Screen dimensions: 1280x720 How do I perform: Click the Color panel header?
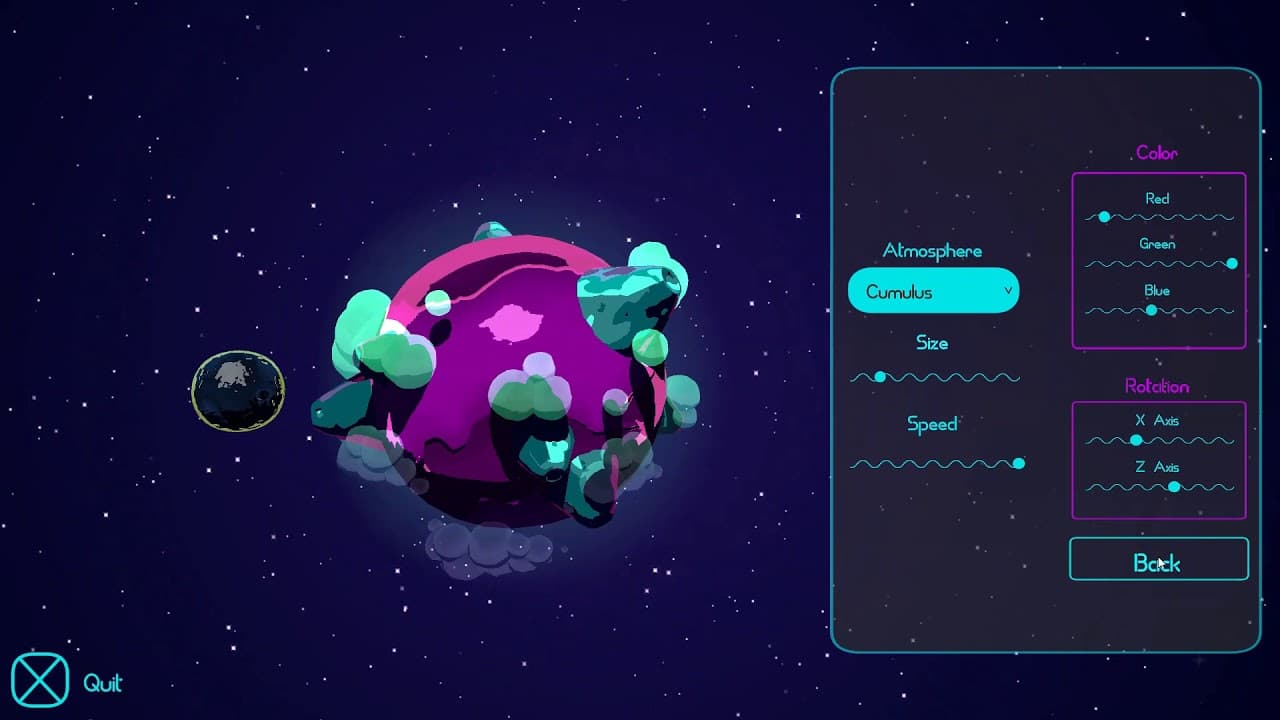tap(1157, 152)
